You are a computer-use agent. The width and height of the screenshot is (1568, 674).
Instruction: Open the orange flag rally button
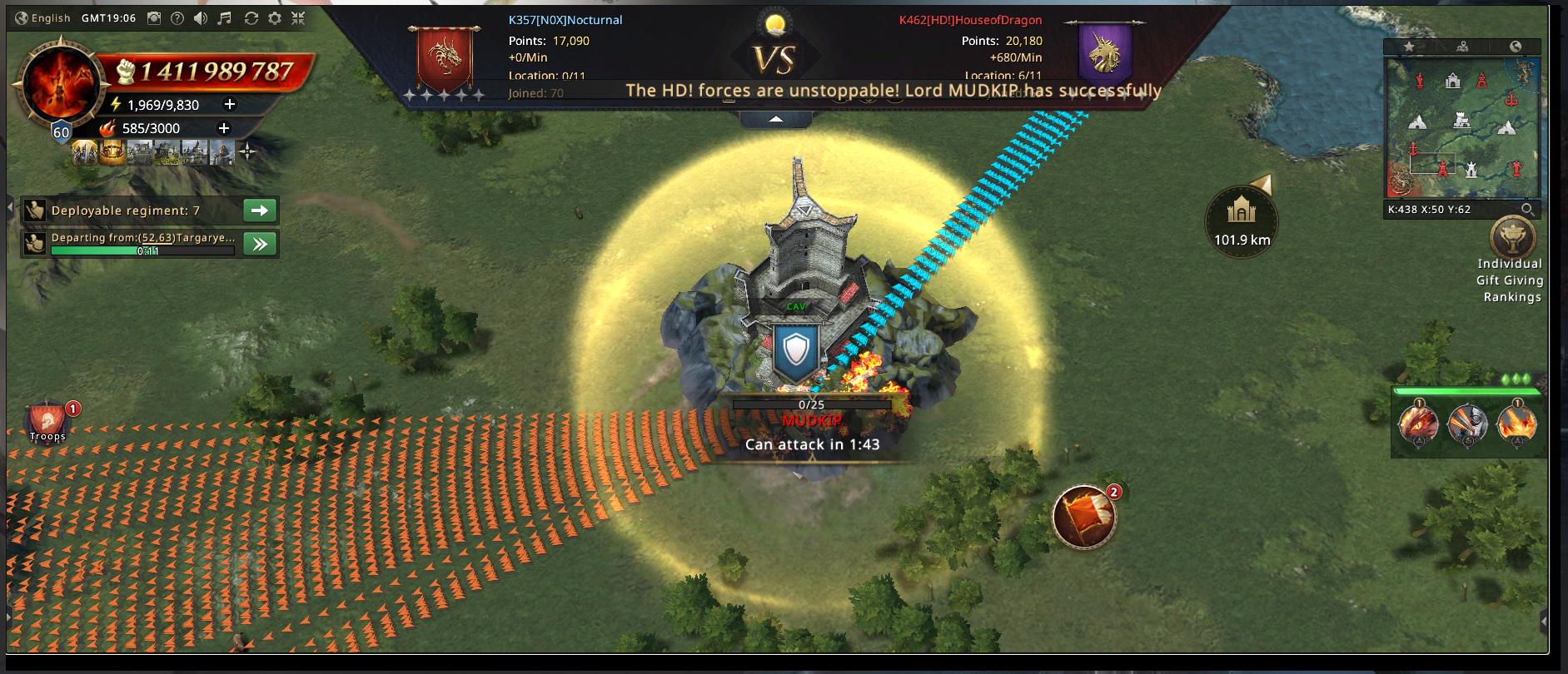(x=1083, y=517)
